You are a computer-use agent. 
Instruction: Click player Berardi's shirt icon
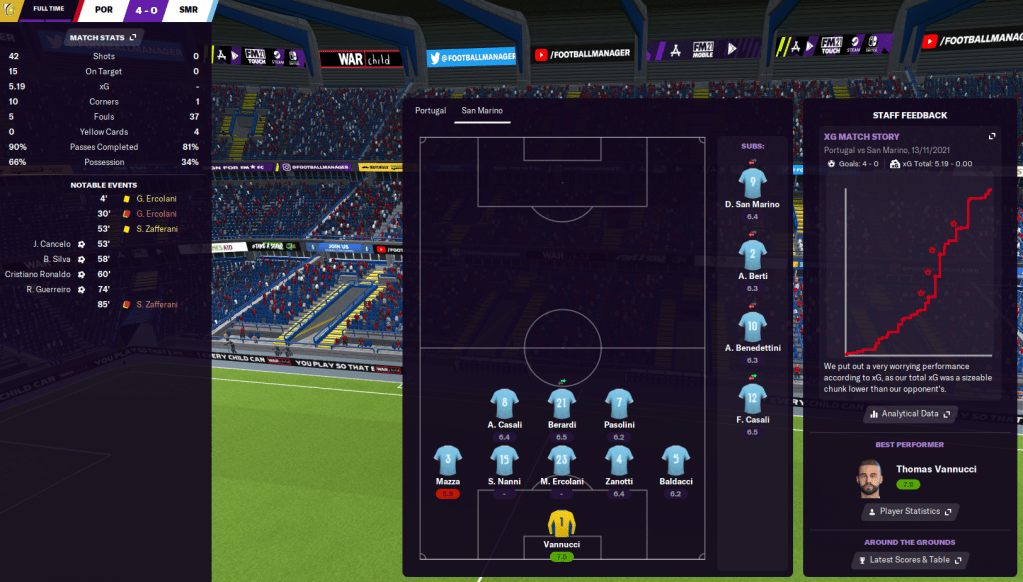click(562, 403)
